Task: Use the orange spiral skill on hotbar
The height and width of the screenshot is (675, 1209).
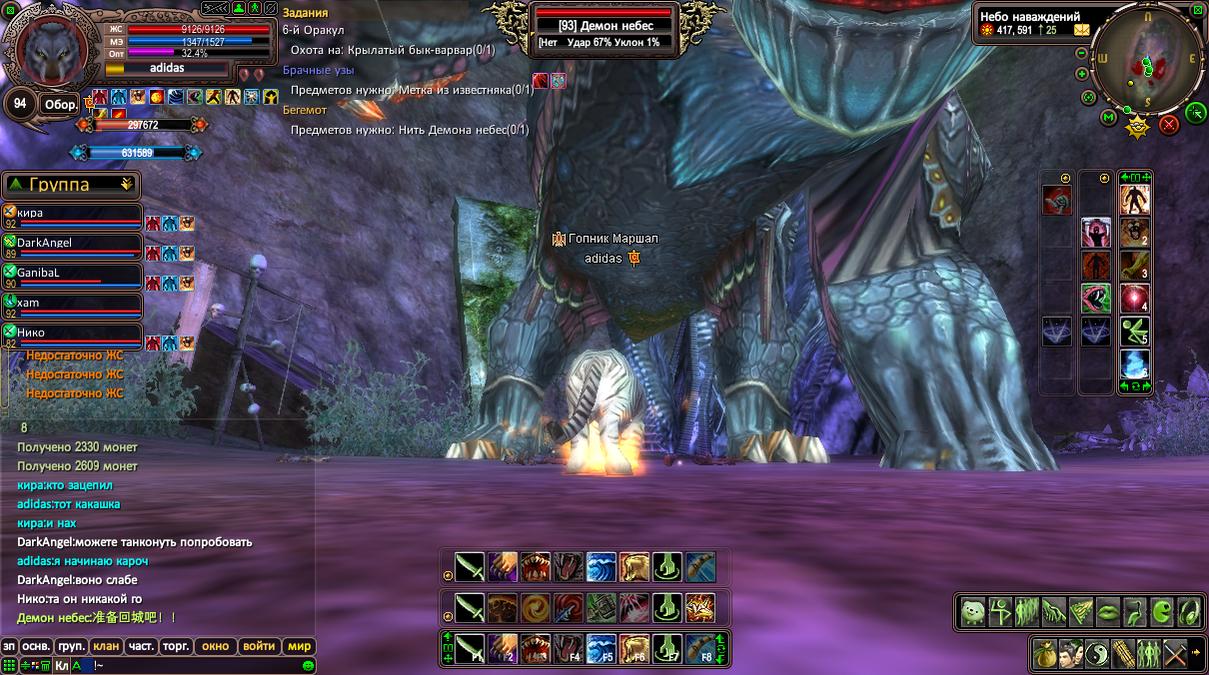Action: 534,607
